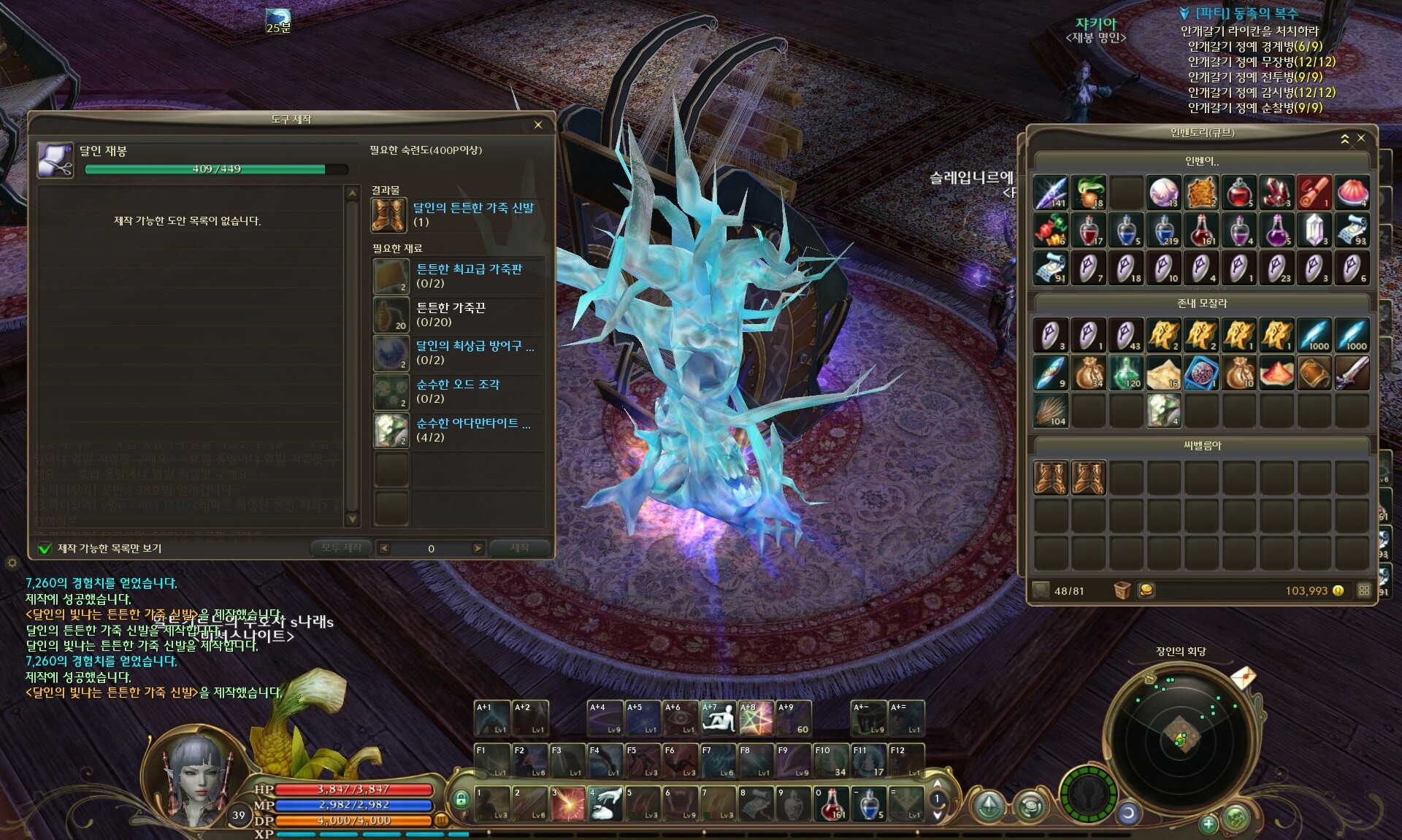Toggle the craftable-designs-only checkbox
This screenshot has width=1402, height=840.
click(45, 548)
